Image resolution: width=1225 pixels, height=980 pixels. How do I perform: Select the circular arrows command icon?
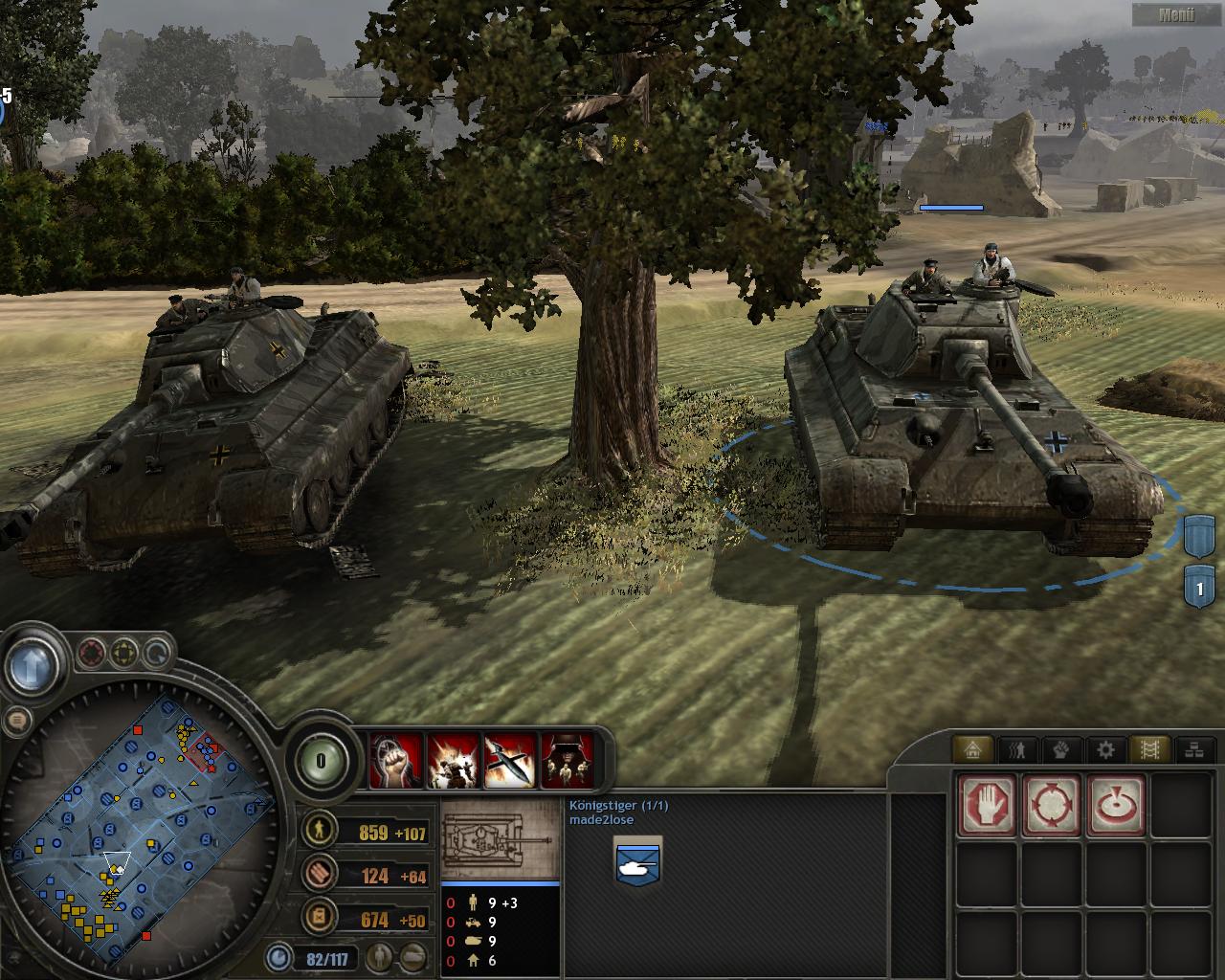1052,805
